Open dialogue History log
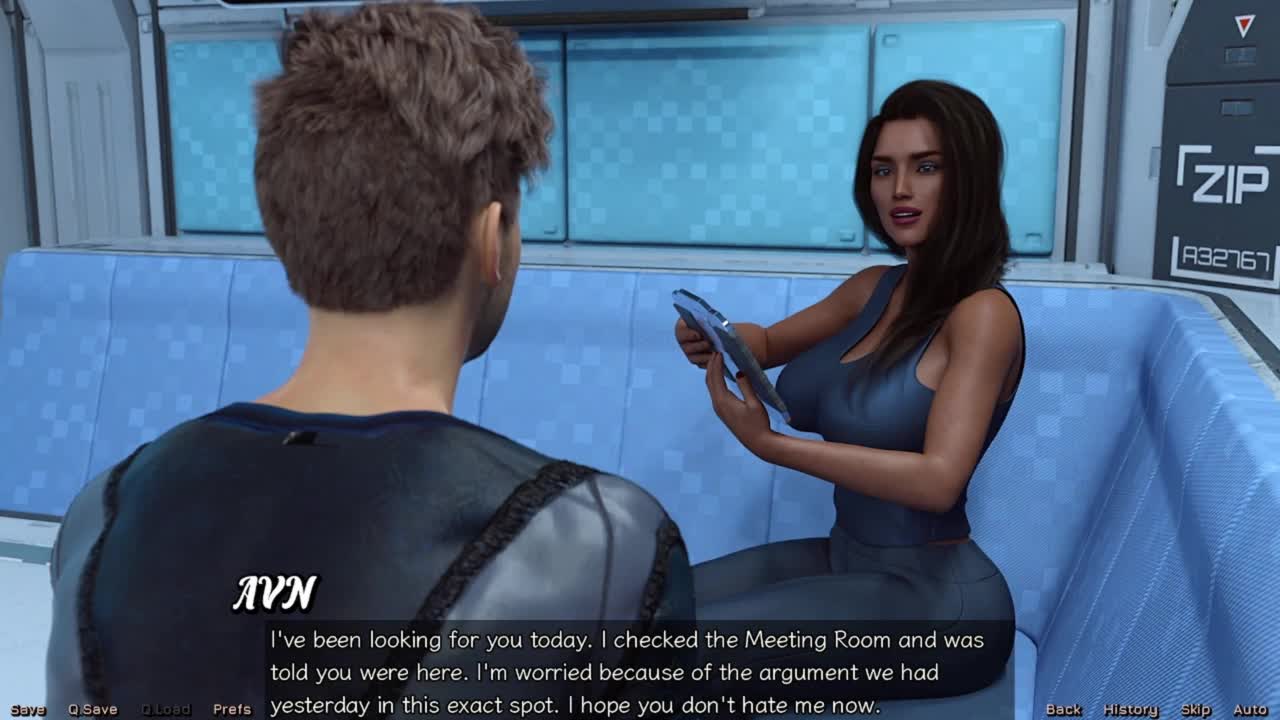Viewport: 1280px width, 720px height. [x=1130, y=709]
